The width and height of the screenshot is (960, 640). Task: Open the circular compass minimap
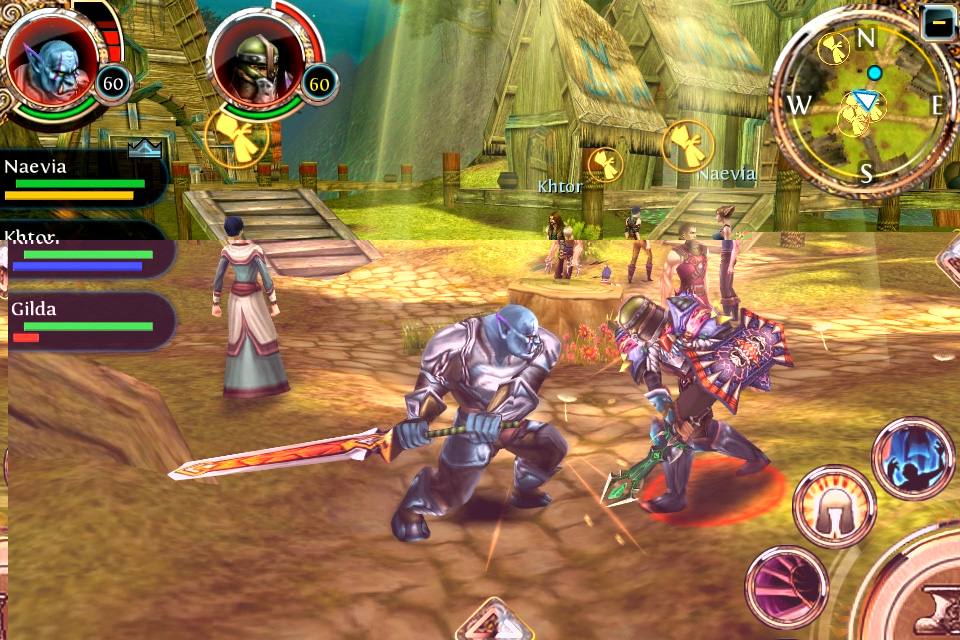pyautogui.click(x=864, y=104)
